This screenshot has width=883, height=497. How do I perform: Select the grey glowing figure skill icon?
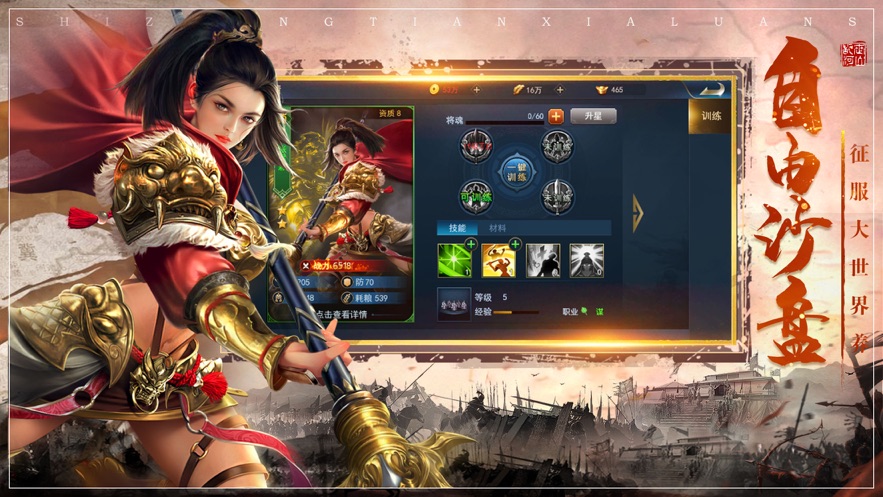click(587, 260)
